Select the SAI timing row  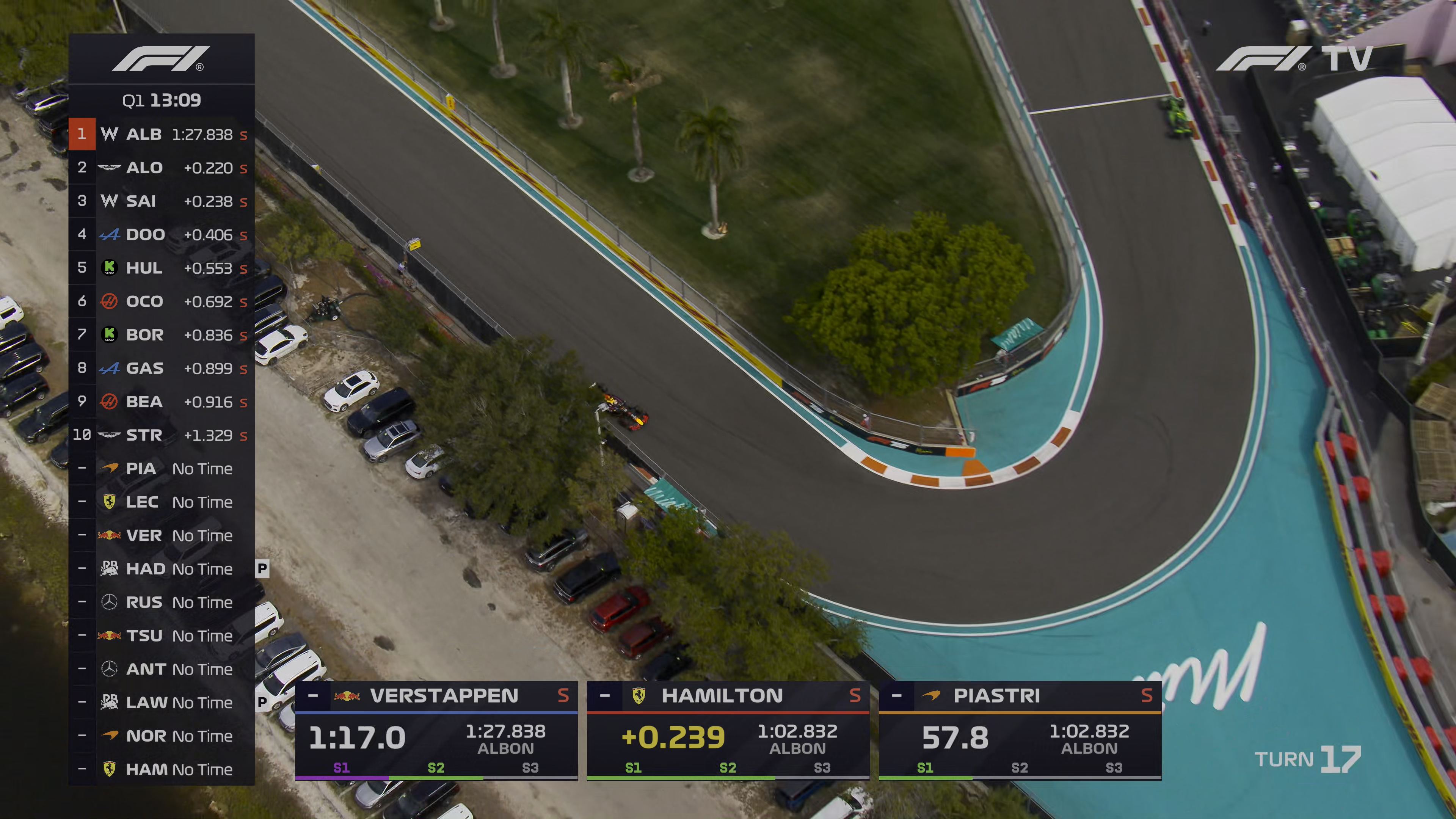pos(162,201)
